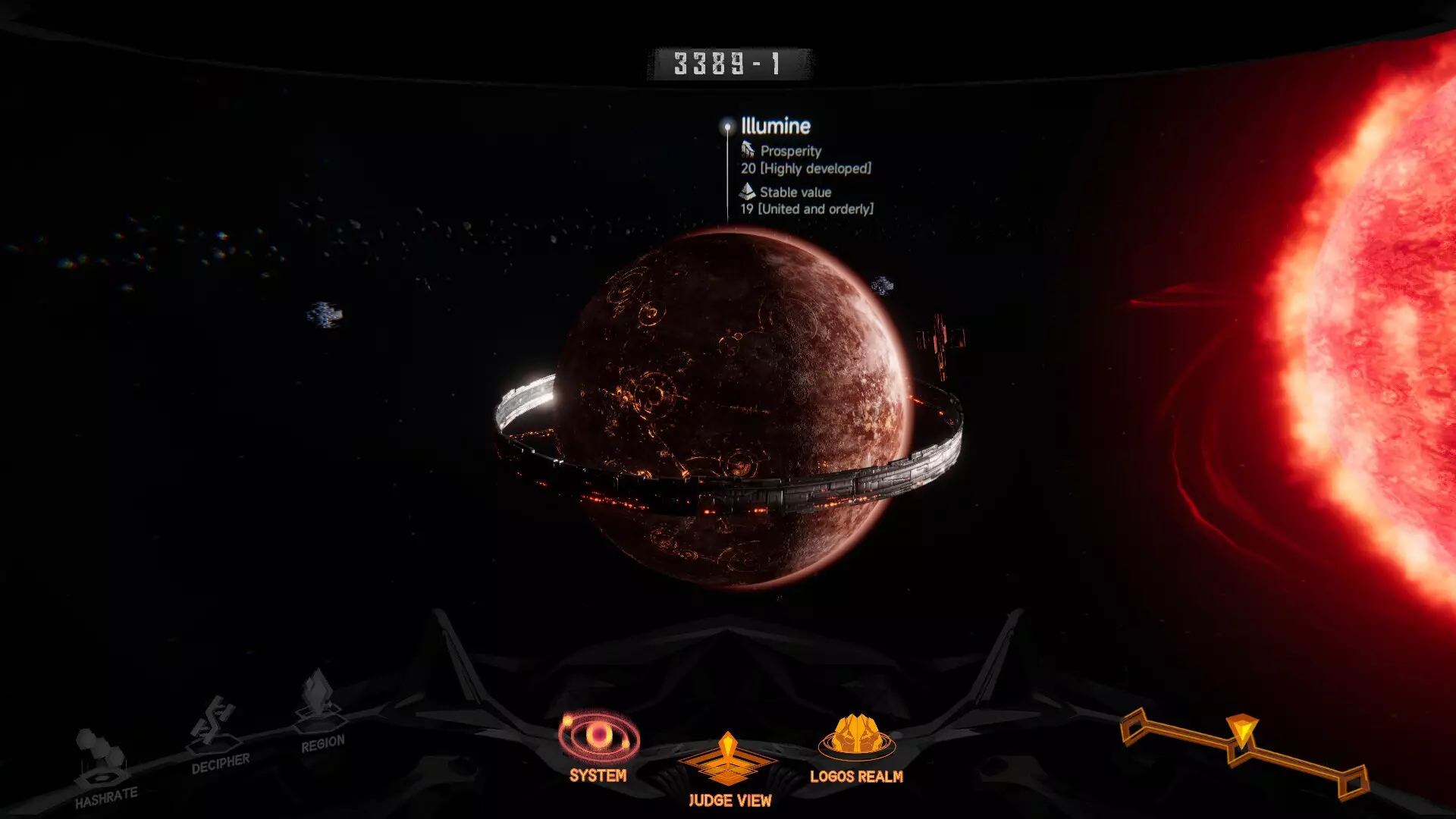1456x819 pixels.
Task: Open the Region menu
Action: pyautogui.click(x=321, y=711)
